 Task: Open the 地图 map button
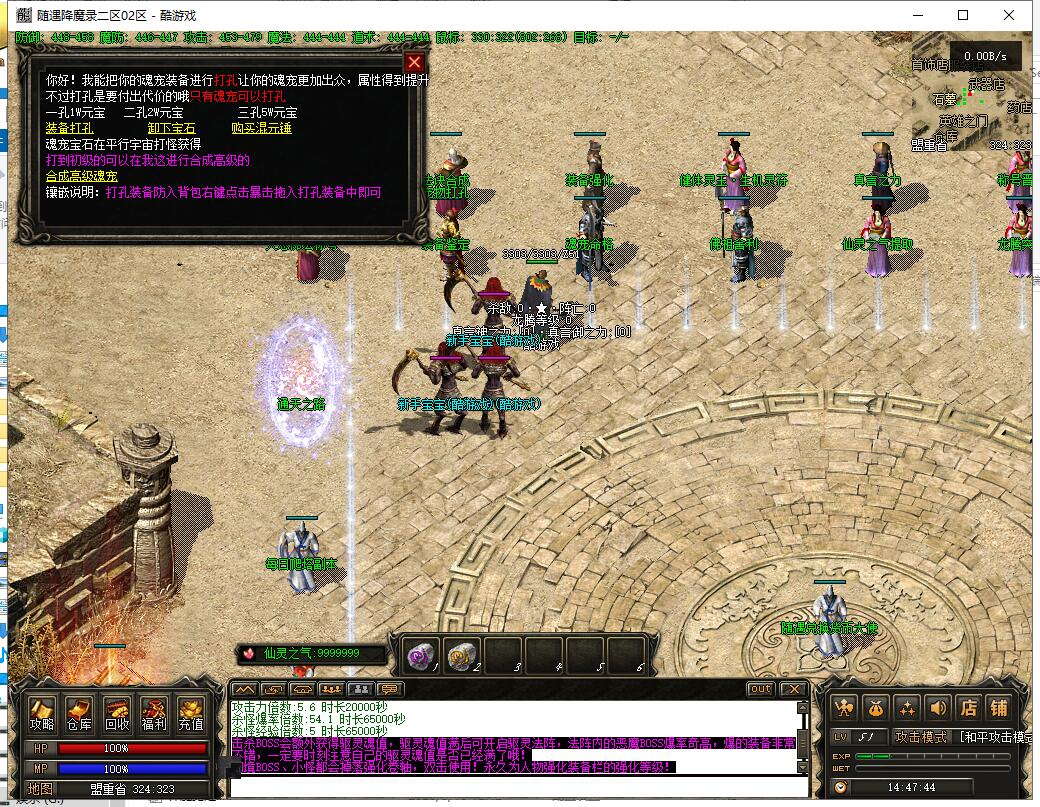tap(40, 788)
